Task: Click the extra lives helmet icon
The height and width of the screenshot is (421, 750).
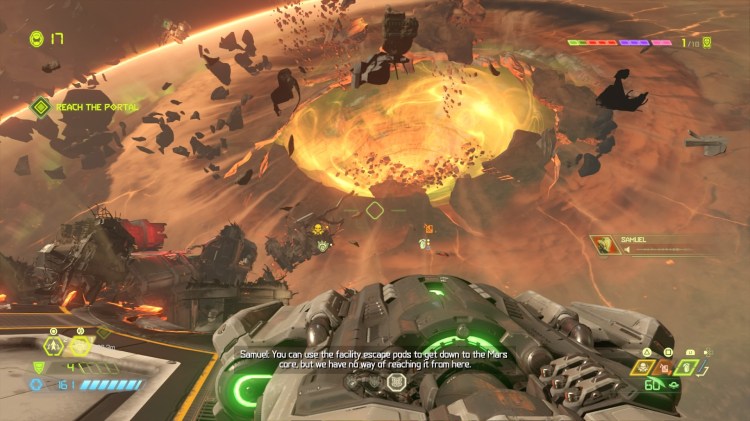Action: coord(37,39)
